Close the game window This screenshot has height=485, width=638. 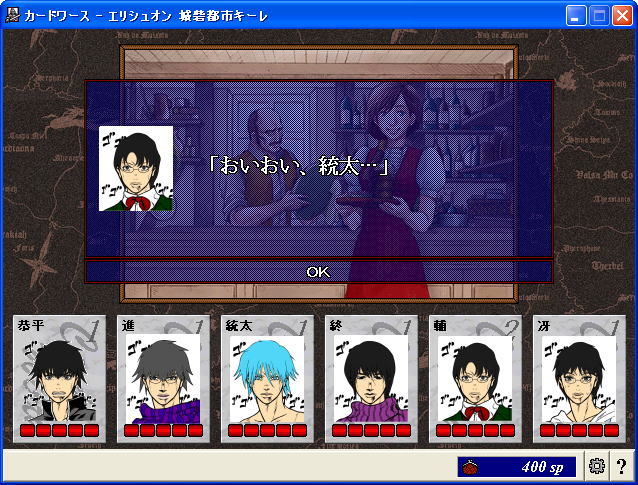(x=622, y=15)
